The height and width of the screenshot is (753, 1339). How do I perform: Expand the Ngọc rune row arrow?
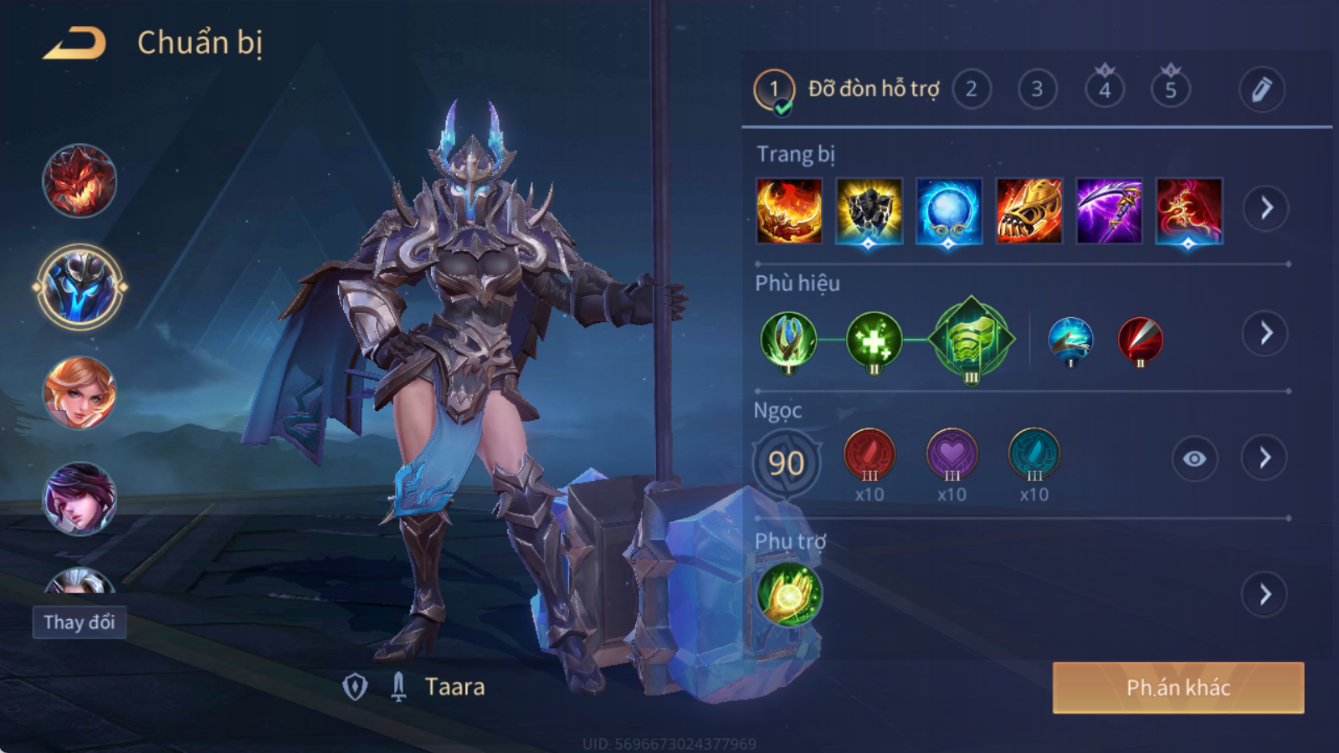pyautogui.click(x=1265, y=458)
